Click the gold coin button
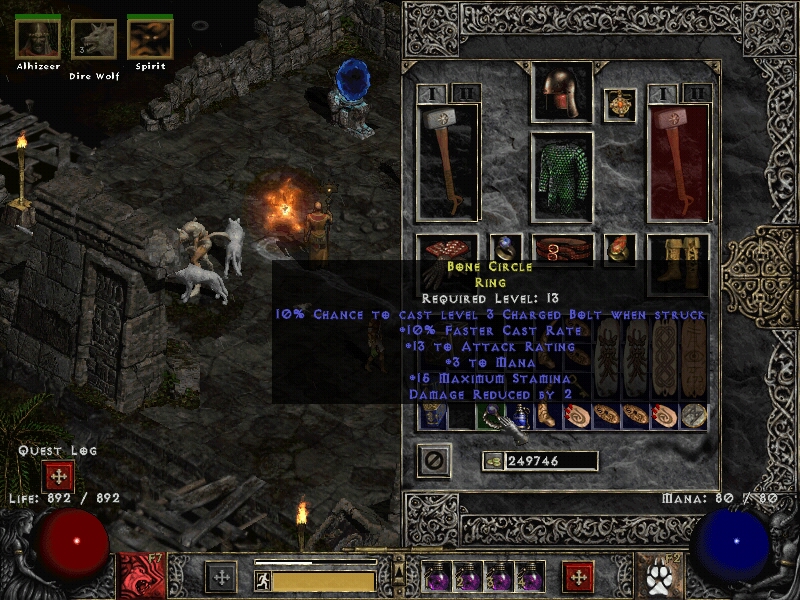The width and height of the screenshot is (800, 600). click(x=492, y=461)
